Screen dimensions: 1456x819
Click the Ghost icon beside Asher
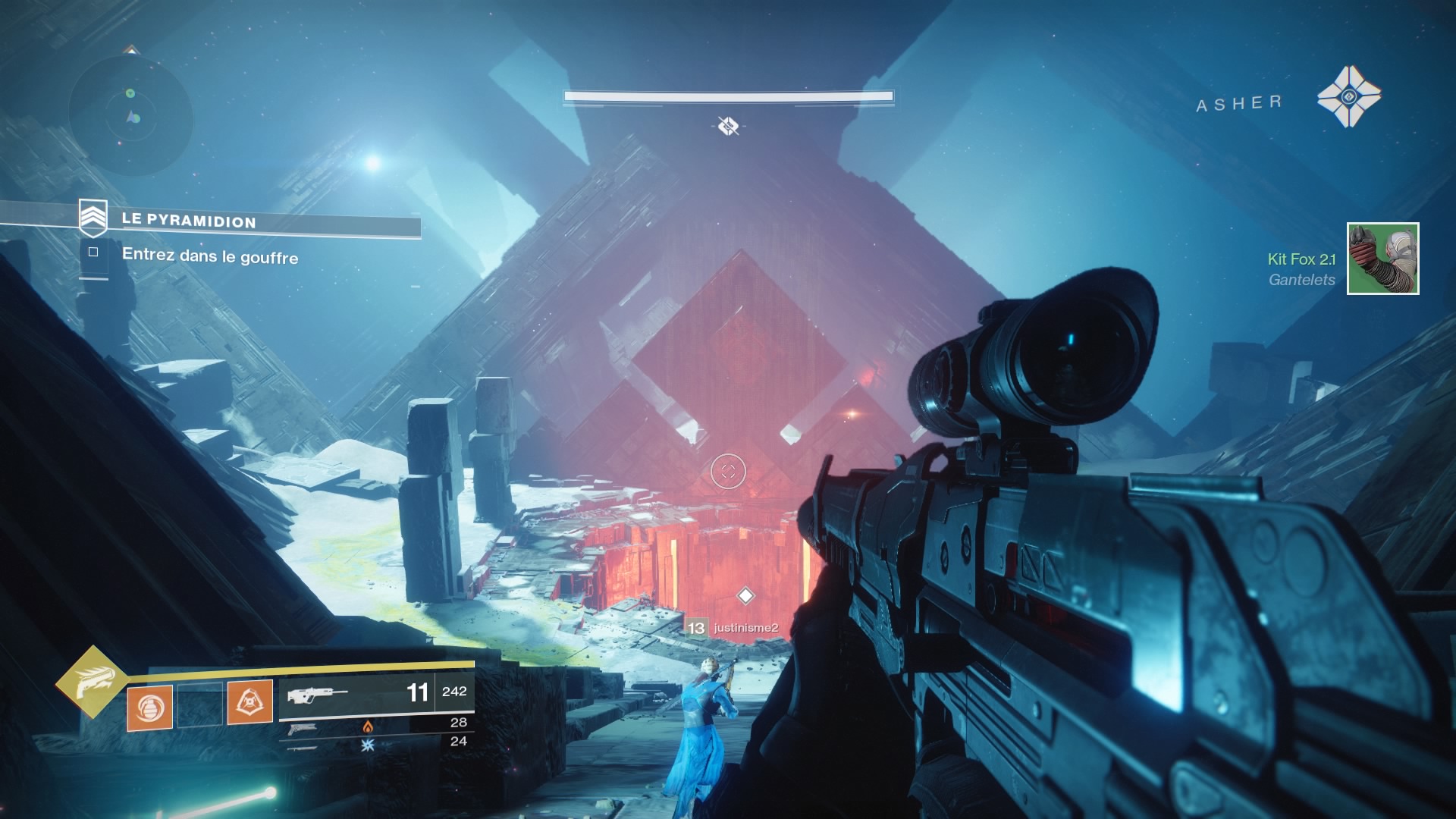[x=1348, y=96]
